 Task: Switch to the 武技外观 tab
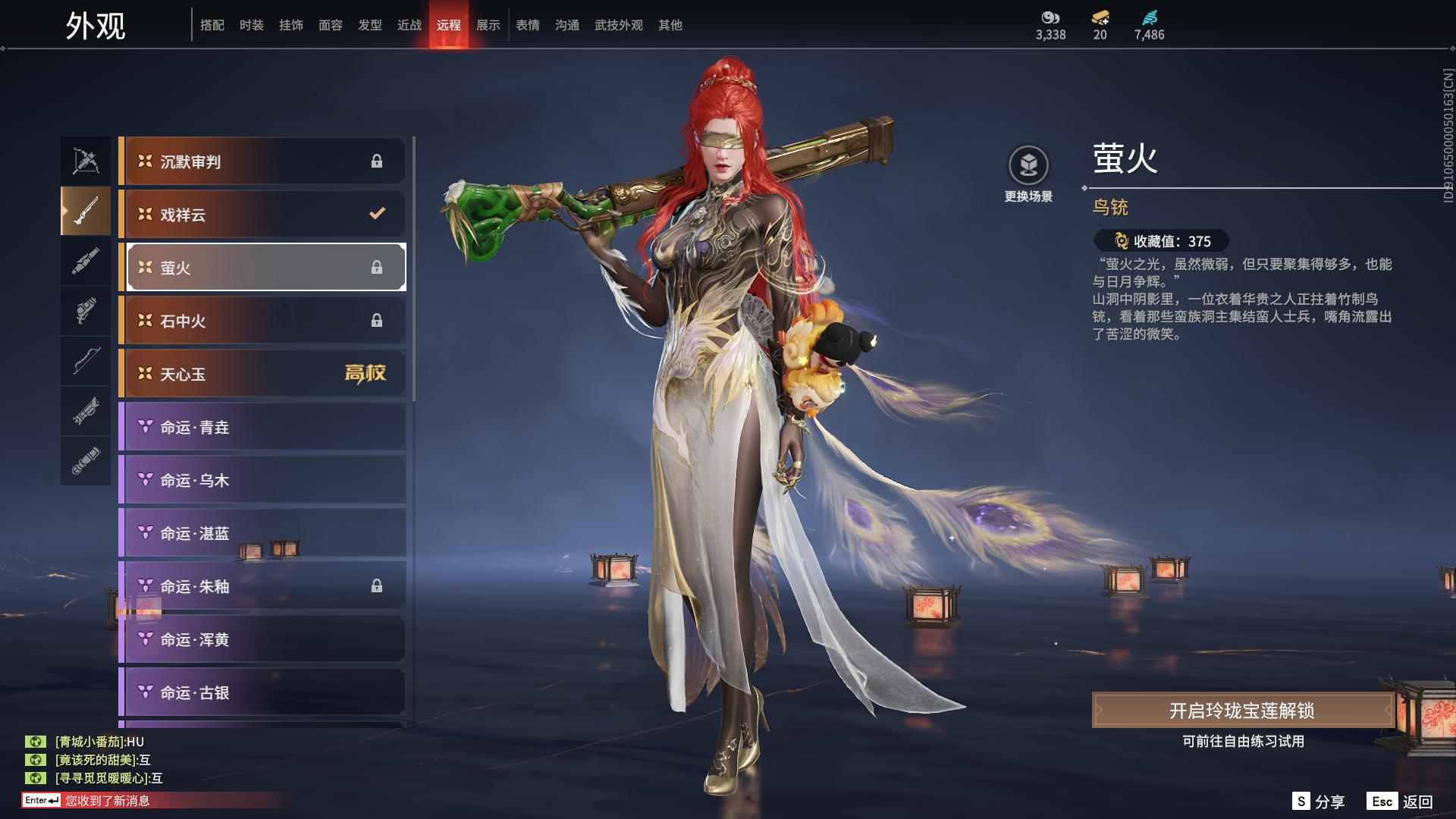pos(617,24)
